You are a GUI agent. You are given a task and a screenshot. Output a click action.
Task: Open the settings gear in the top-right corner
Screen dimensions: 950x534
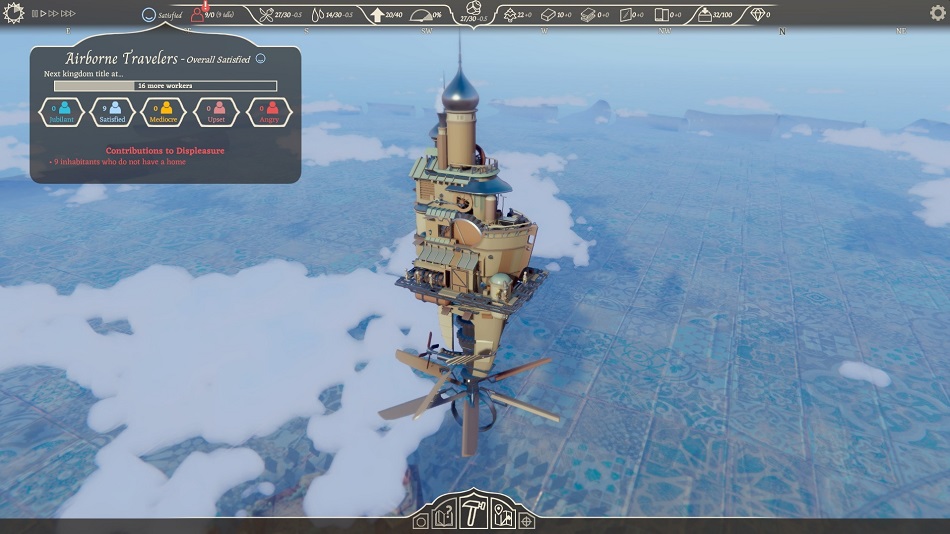pos(937,13)
